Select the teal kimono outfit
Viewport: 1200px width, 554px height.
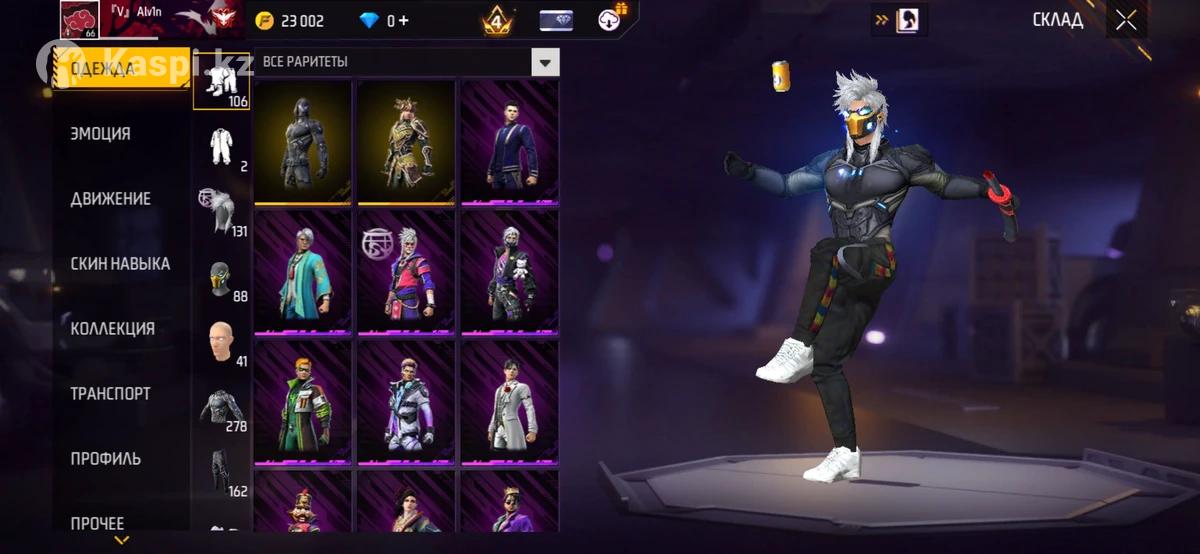point(303,270)
